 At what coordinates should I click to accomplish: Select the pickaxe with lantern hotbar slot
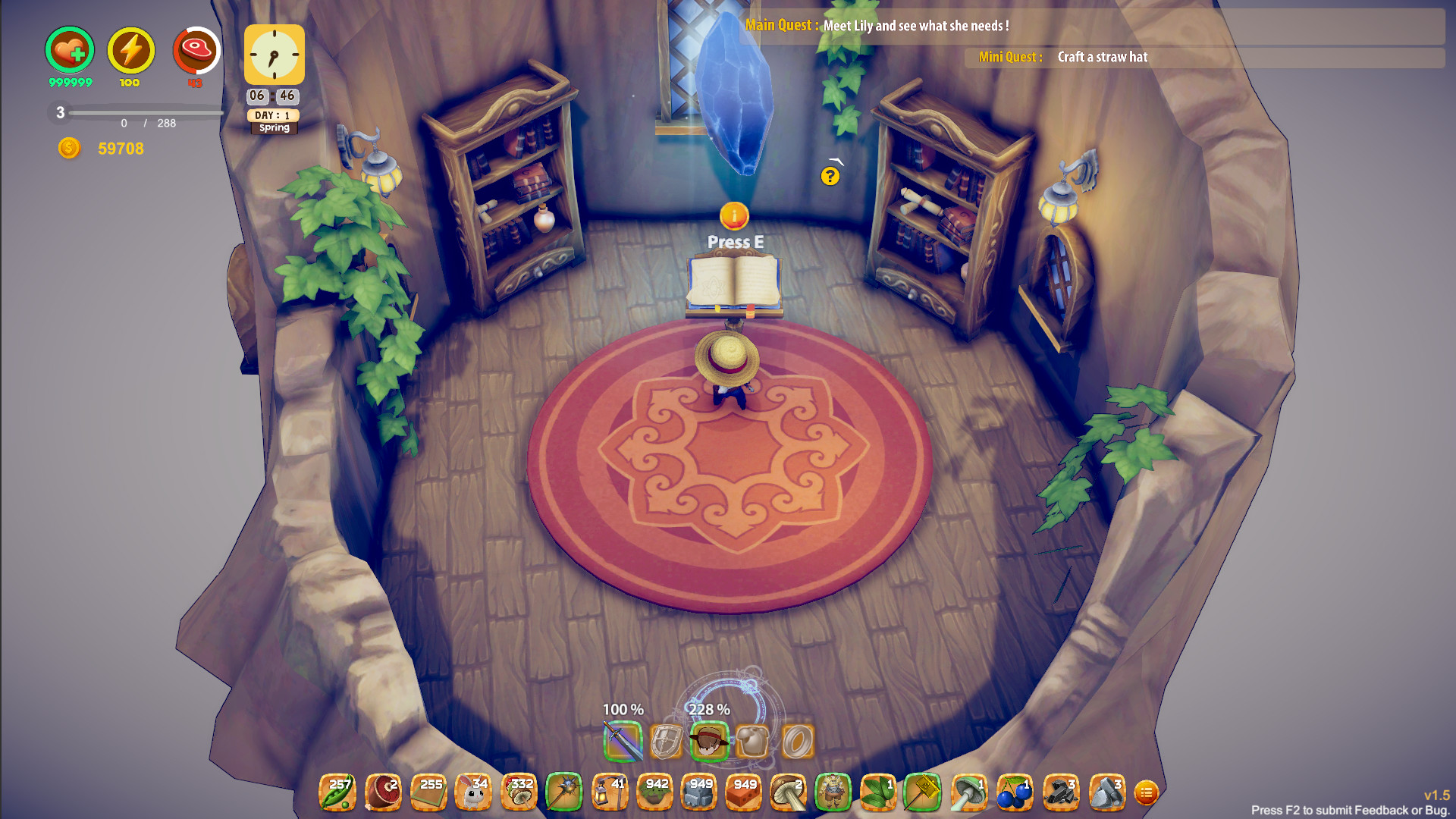pos(610,792)
